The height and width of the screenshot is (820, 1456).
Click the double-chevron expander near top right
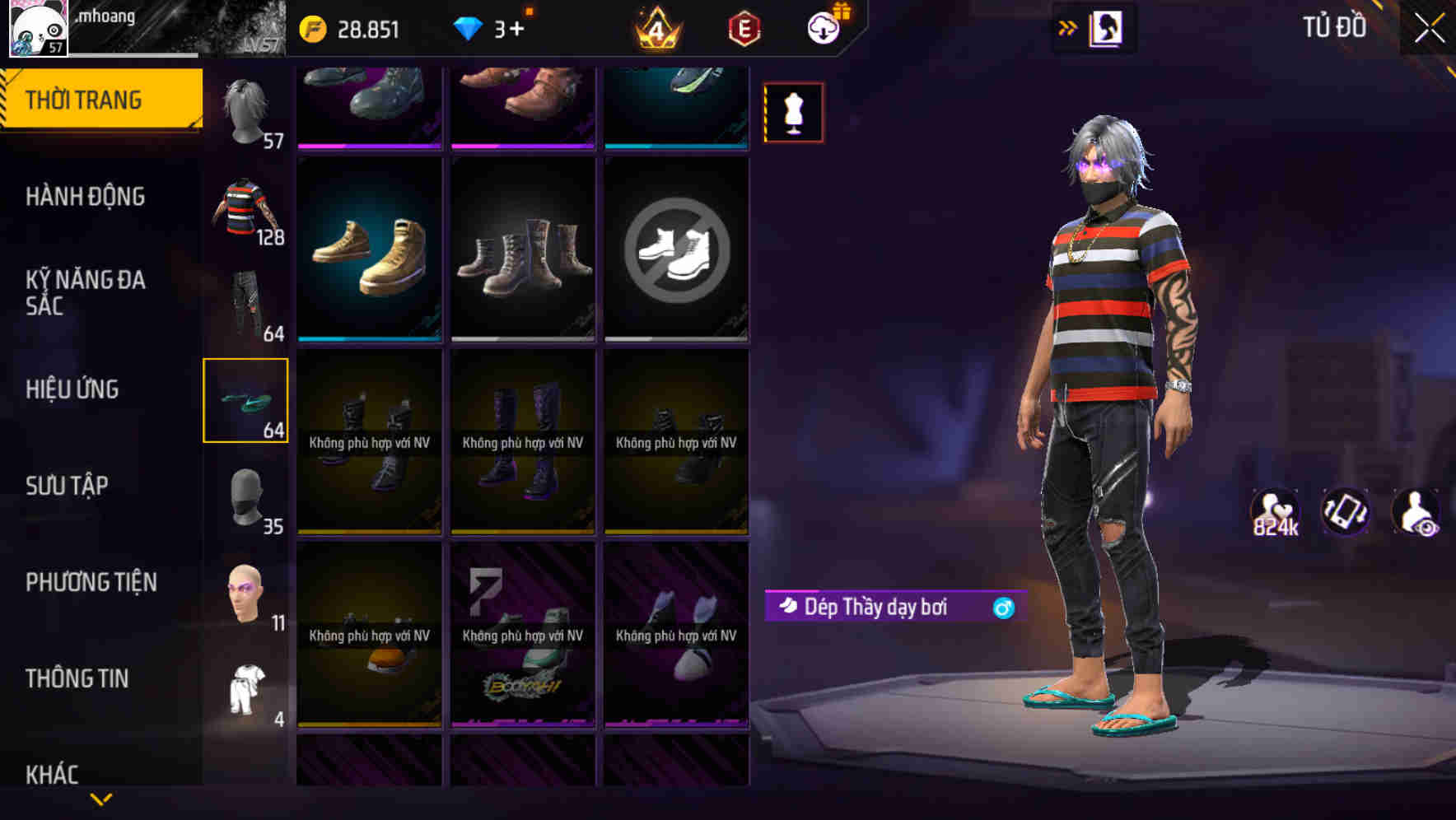pos(1067,27)
